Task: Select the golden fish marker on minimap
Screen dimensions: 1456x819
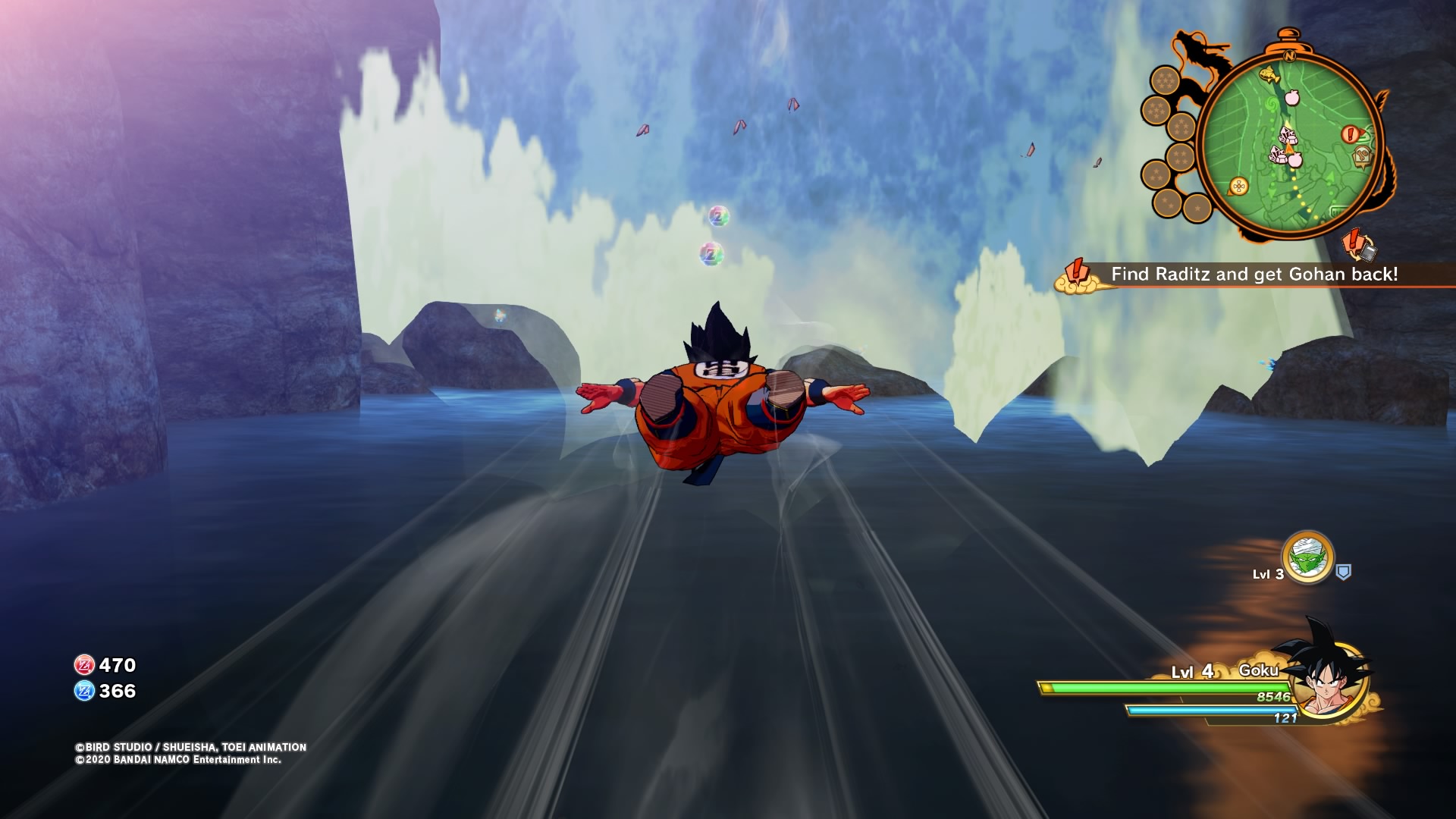Action: coord(1268,74)
